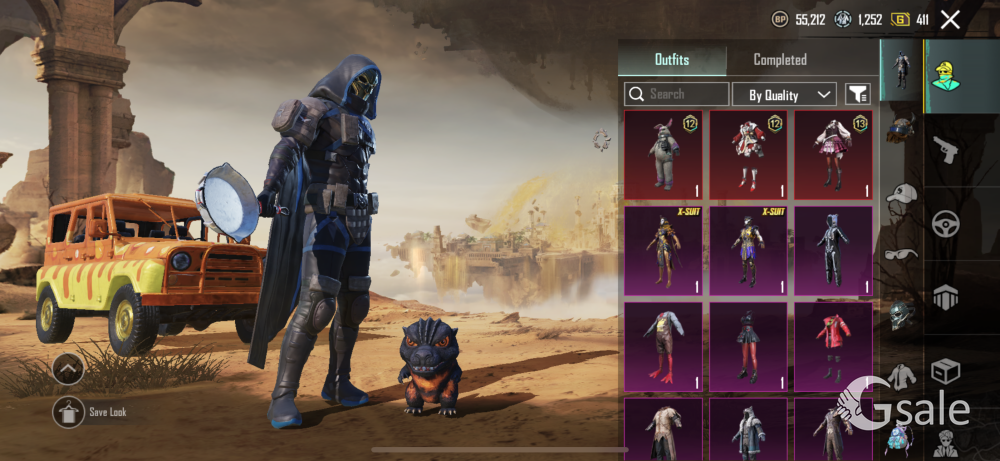The height and width of the screenshot is (461, 1000).
Task: Open the By Quality sort dropdown
Action: coord(784,94)
